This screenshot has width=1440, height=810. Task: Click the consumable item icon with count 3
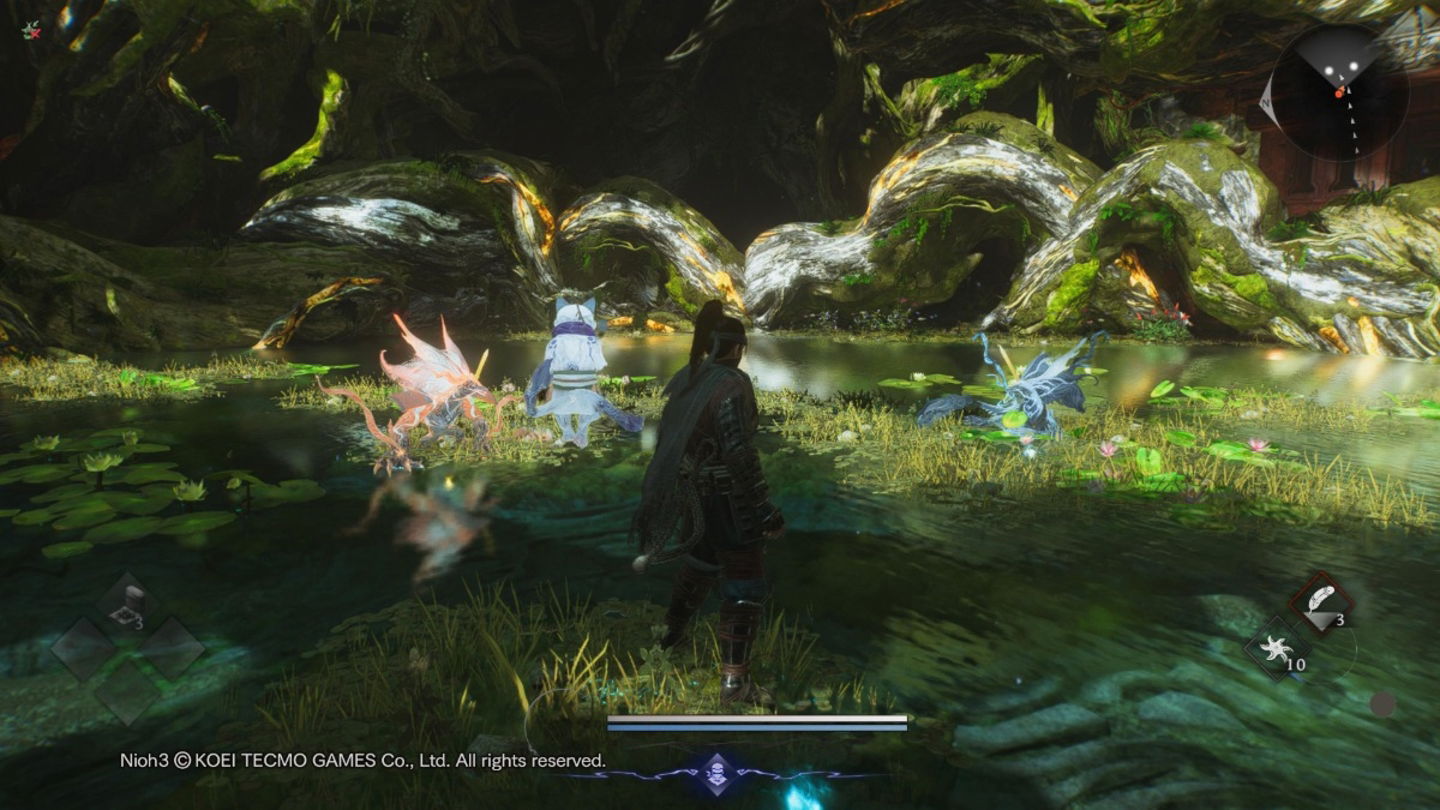click(x=127, y=598)
